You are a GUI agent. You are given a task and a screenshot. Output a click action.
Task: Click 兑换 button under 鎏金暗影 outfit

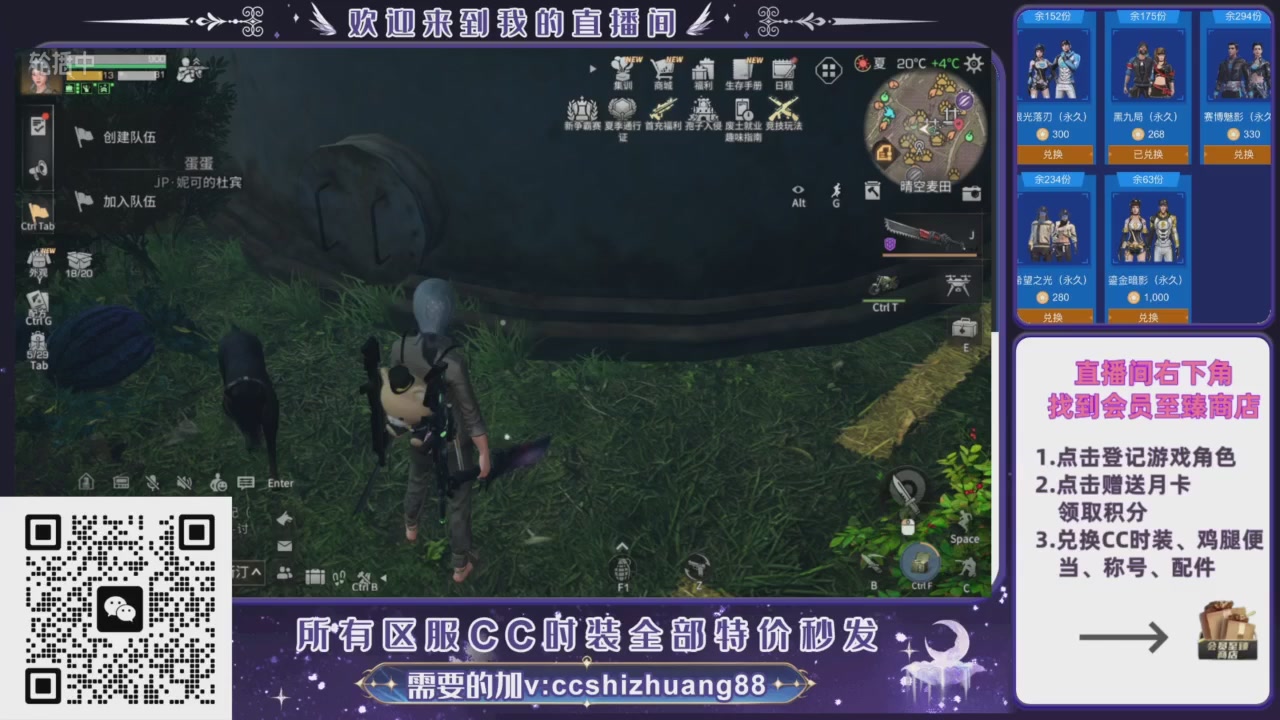coord(1146,317)
